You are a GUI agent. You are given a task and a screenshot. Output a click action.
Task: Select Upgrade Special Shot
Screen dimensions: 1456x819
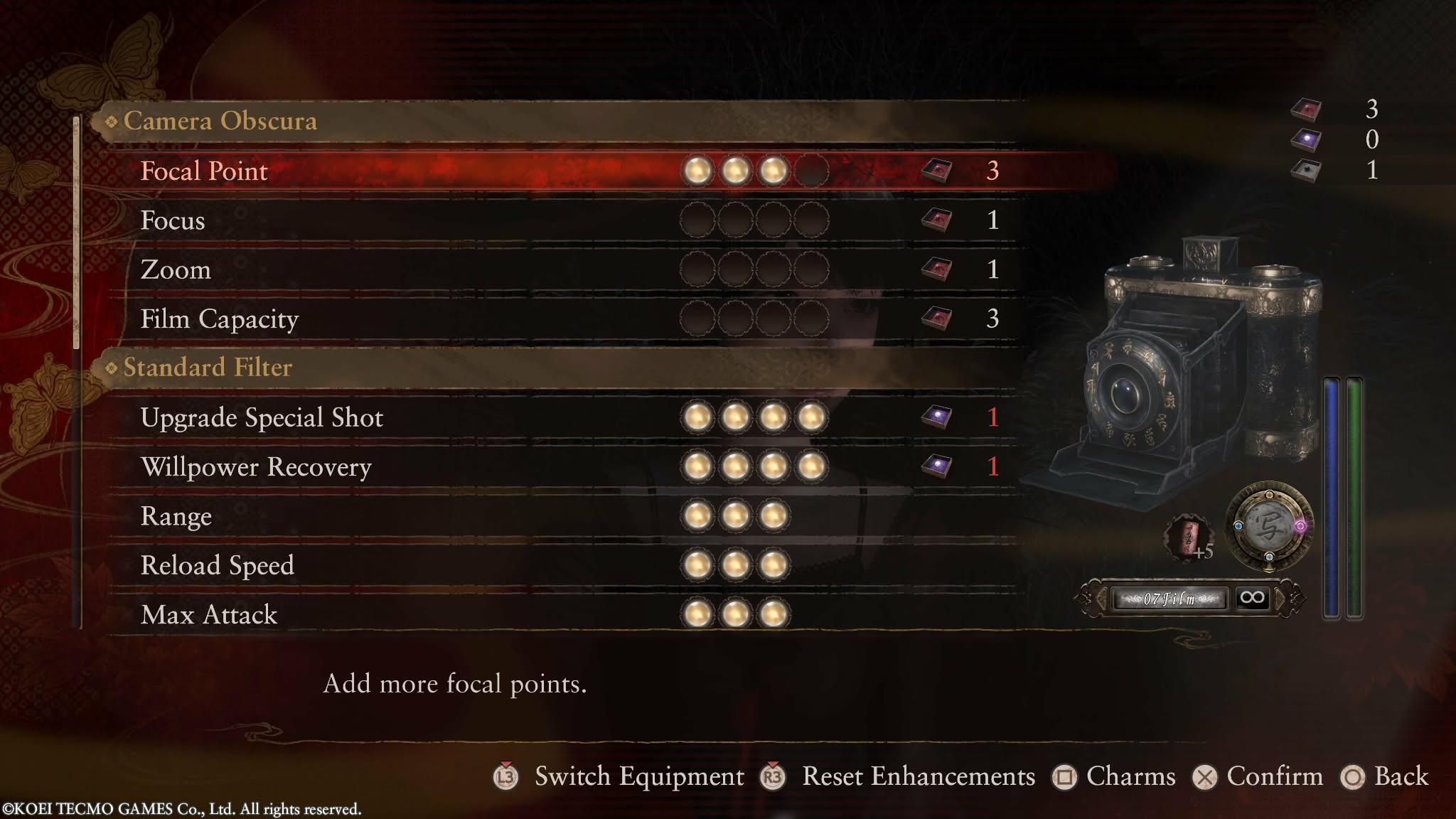[262, 417]
